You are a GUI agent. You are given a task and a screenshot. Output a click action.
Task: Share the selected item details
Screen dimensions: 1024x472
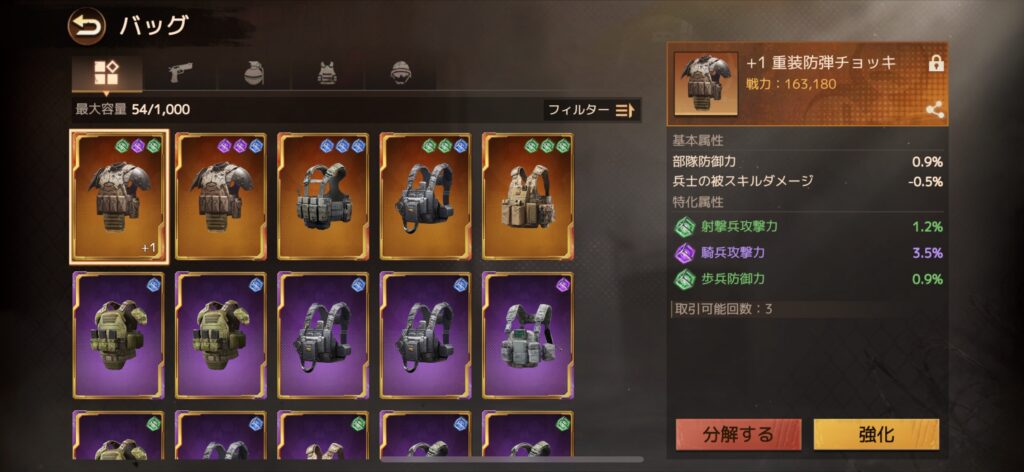[936, 110]
